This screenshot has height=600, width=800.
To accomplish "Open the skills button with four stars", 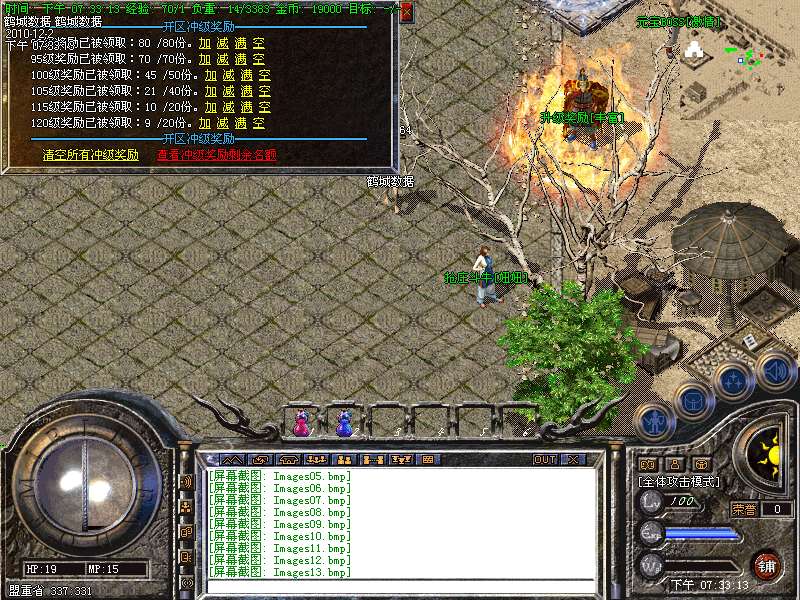I will point(734,381).
